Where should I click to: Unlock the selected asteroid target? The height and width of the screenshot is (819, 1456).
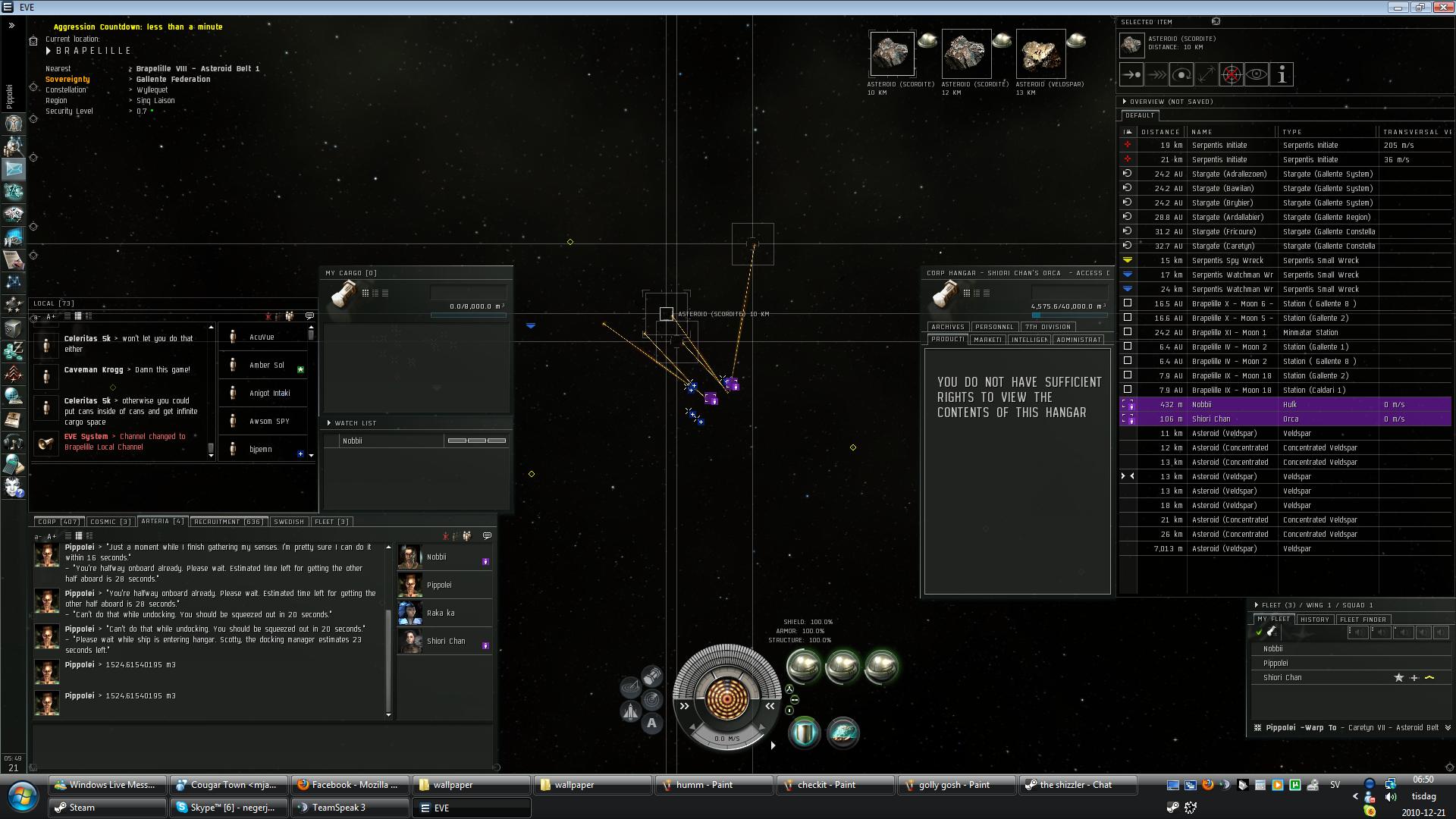pyautogui.click(x=1232, y=74)
